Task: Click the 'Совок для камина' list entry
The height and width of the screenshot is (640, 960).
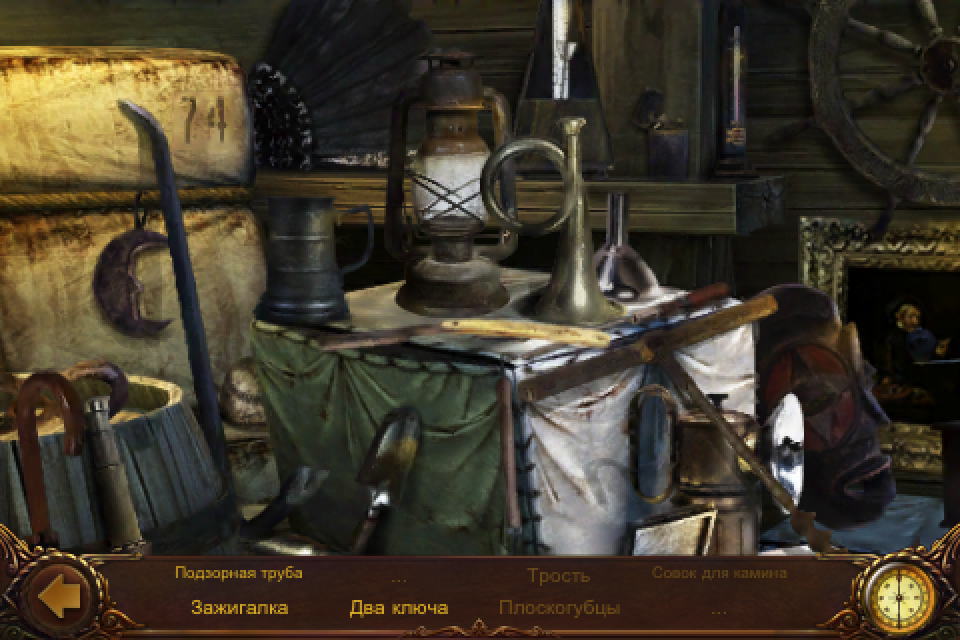Action: coord(719,573)
